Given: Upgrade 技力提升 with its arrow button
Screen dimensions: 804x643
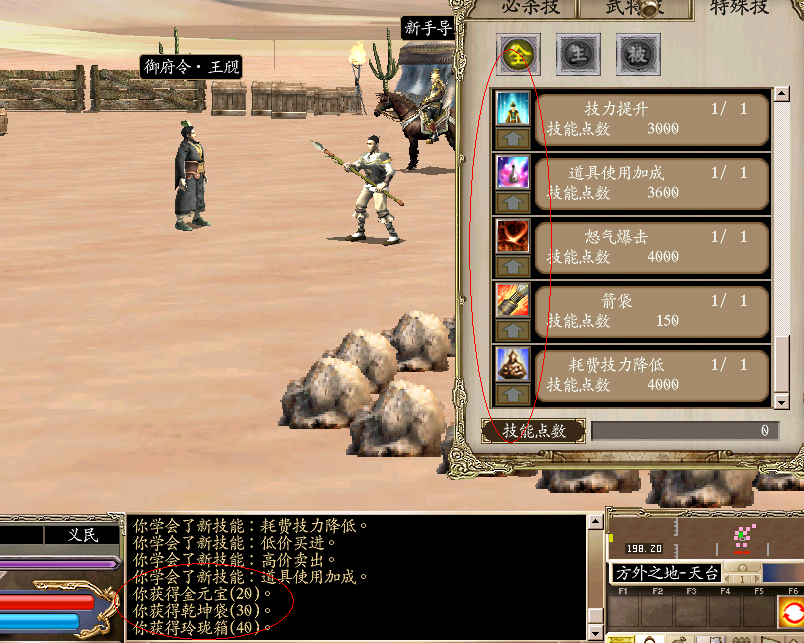Looking at the screenshot, I should (x=514, y=138).
